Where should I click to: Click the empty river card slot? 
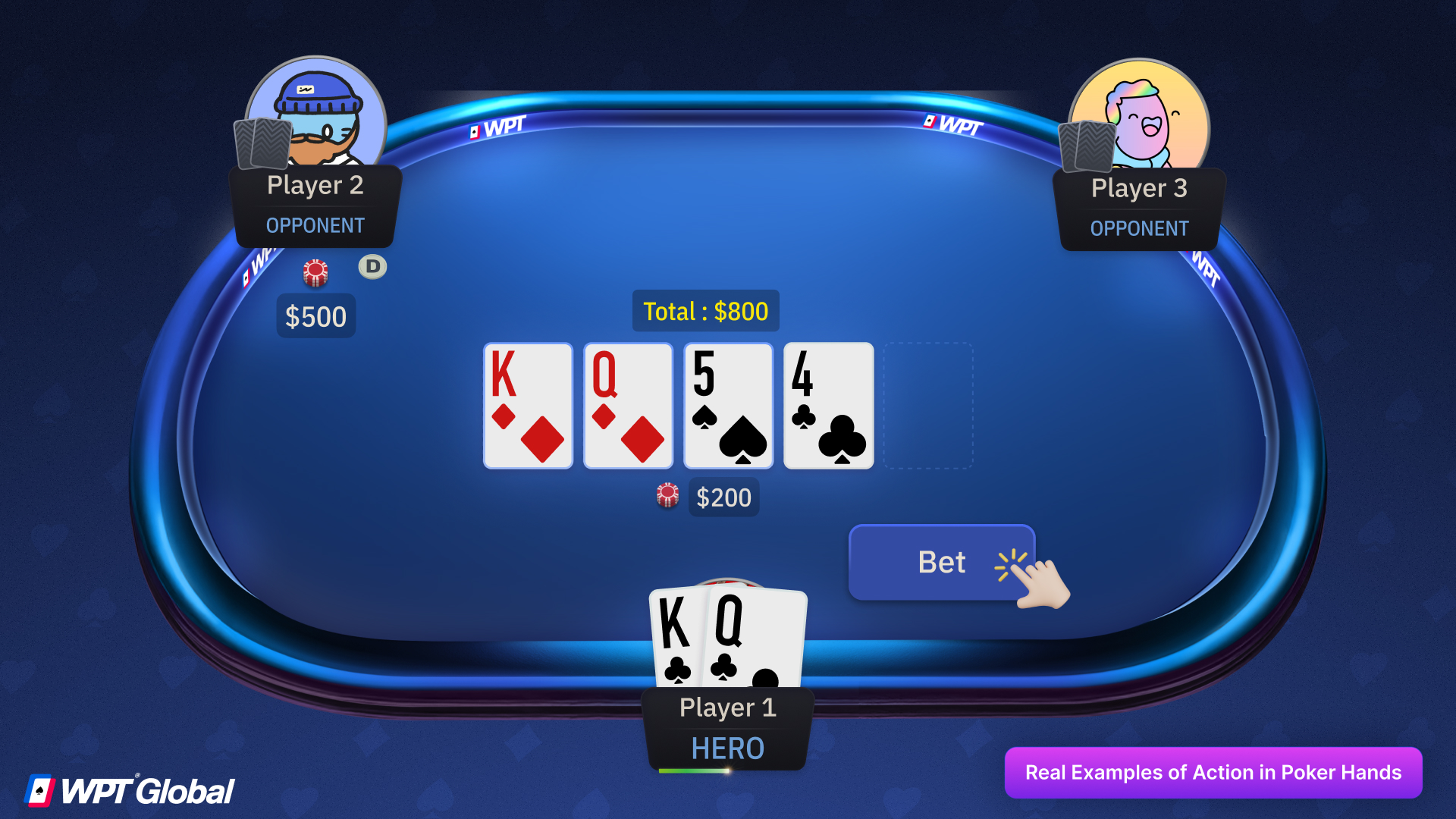coord(927,406)
